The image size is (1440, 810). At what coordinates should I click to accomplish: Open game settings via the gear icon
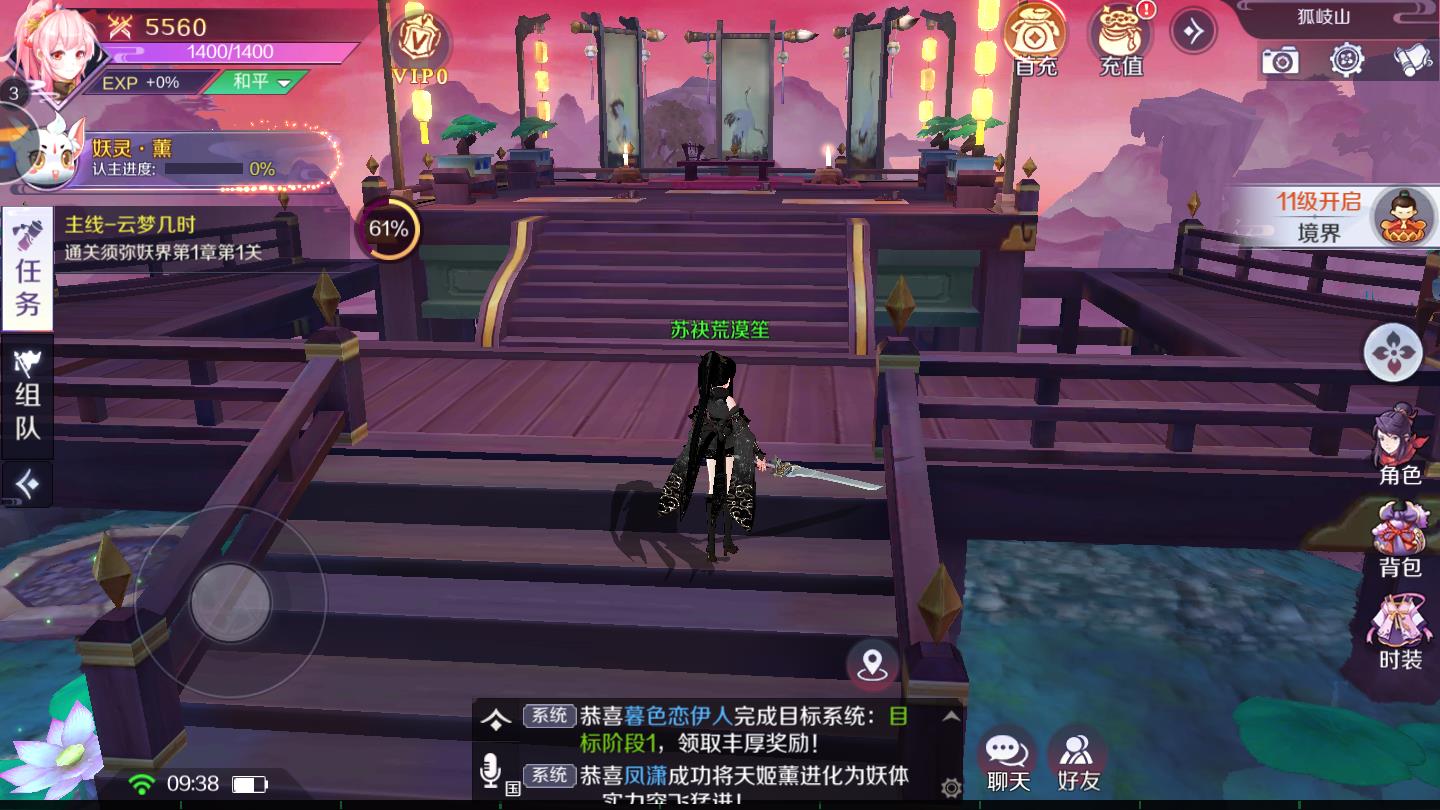pyautogui.click(x=1348, y=62)
